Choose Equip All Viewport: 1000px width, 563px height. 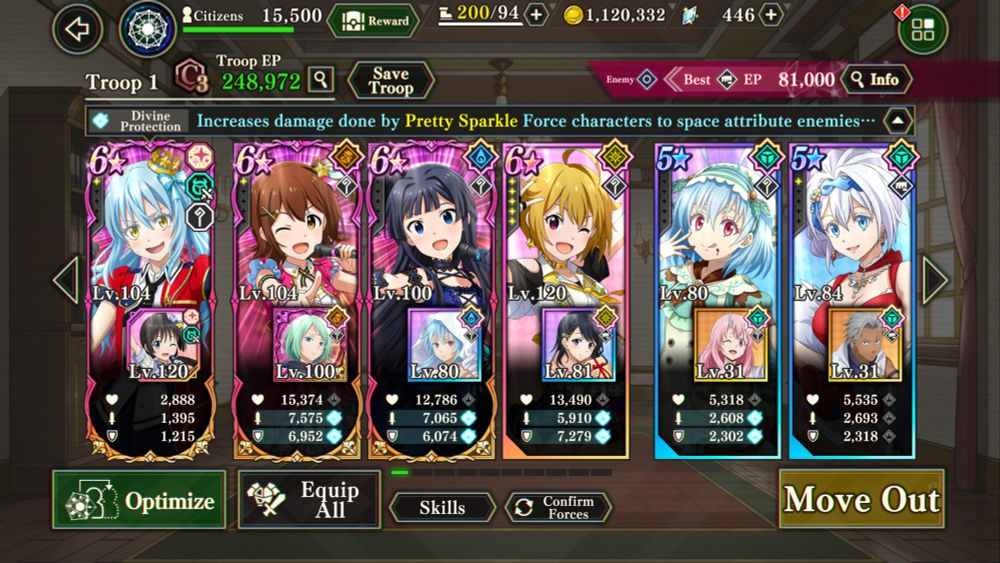(309, 499)
